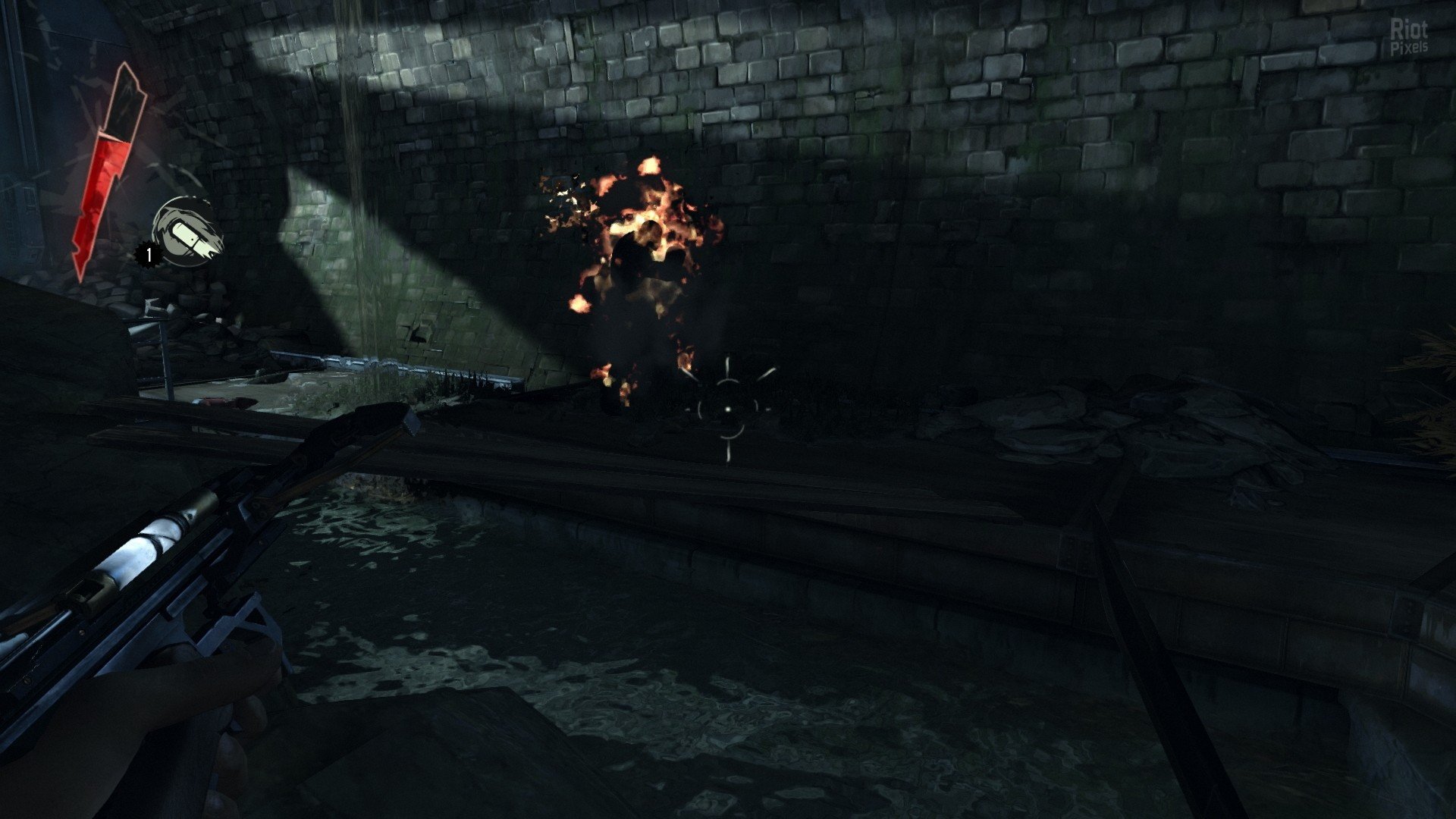Image resolution: width=1456 pixels, height=819 pixels.
Task: Select the equipped crossbow bolt icon
Action: [187, 232]
